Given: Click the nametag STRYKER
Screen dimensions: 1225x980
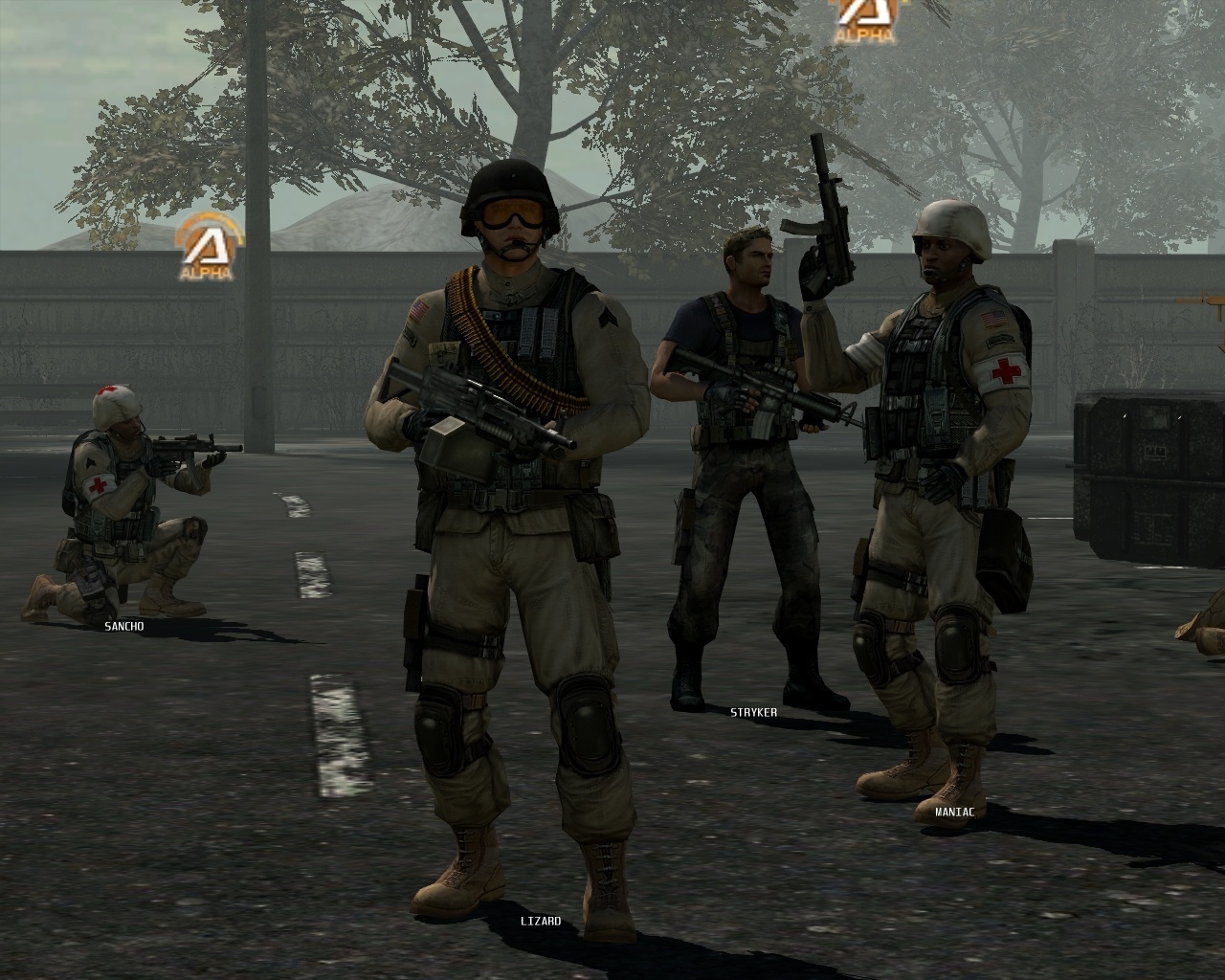Looking at the screenshot, I should (752, 711).
